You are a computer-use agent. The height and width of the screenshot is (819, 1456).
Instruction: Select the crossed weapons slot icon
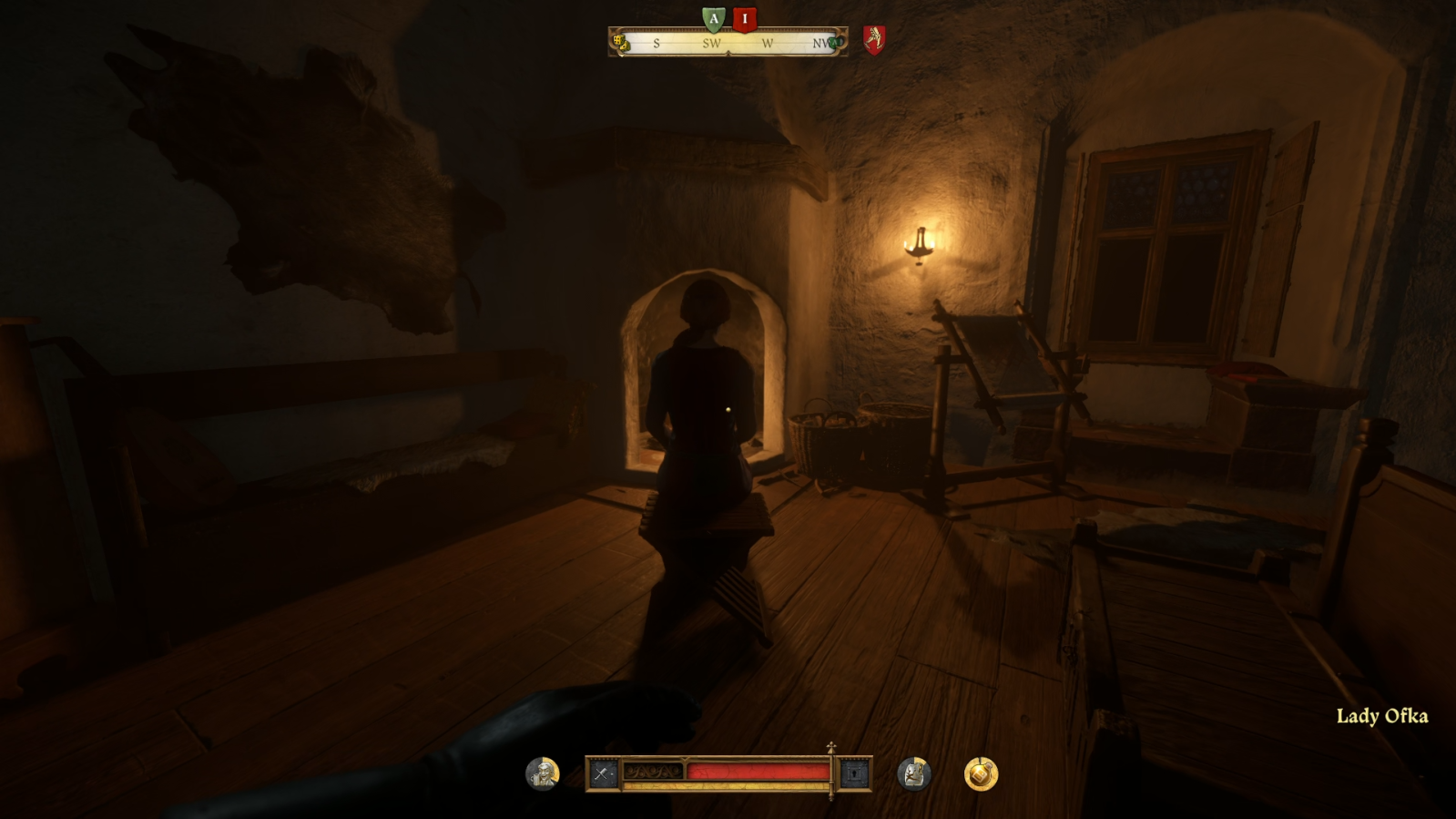(602, 774)
